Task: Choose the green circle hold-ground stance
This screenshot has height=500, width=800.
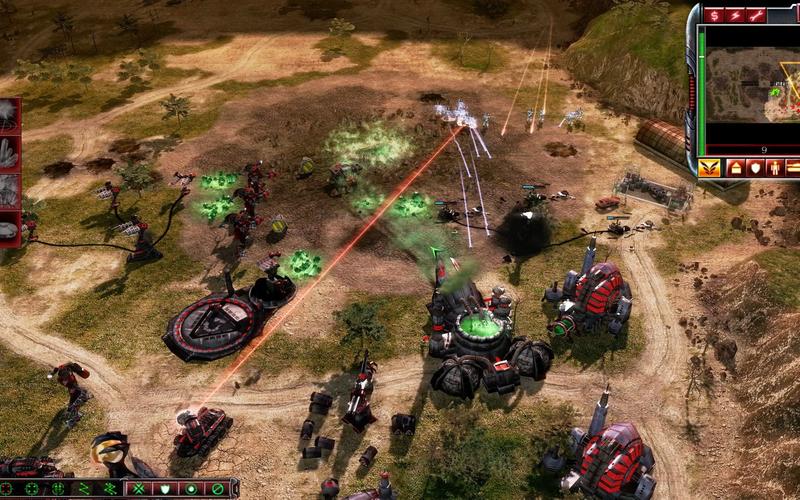Action: [191, 489]
